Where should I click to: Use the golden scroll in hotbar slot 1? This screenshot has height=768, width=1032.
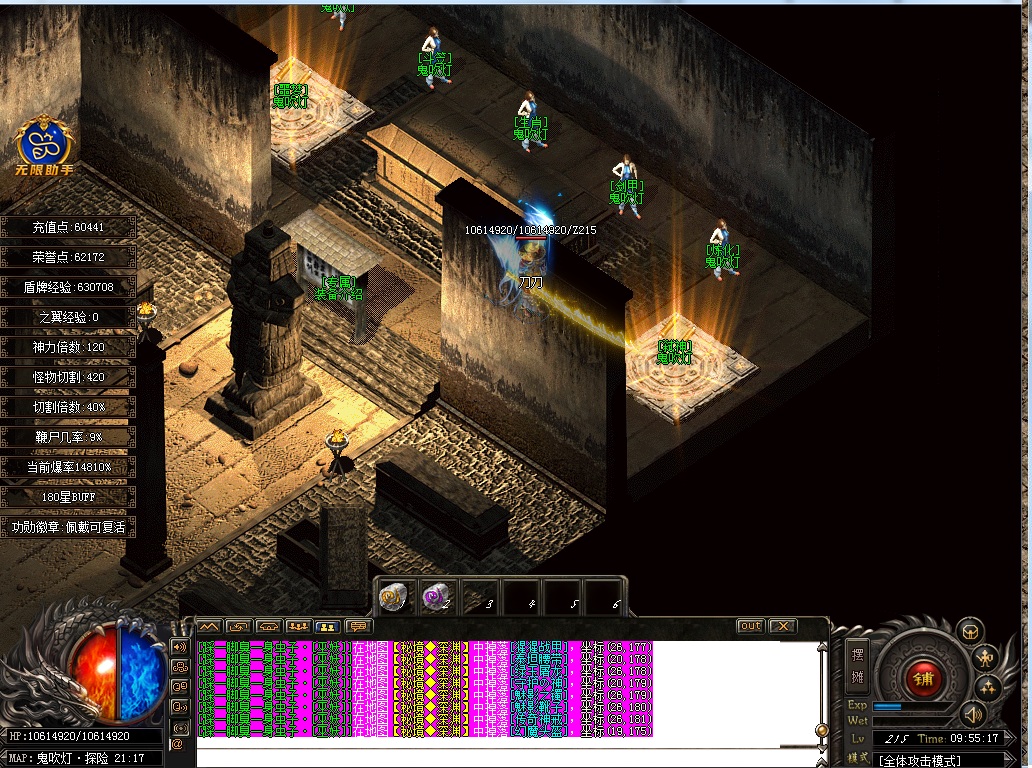pos(392,597)
